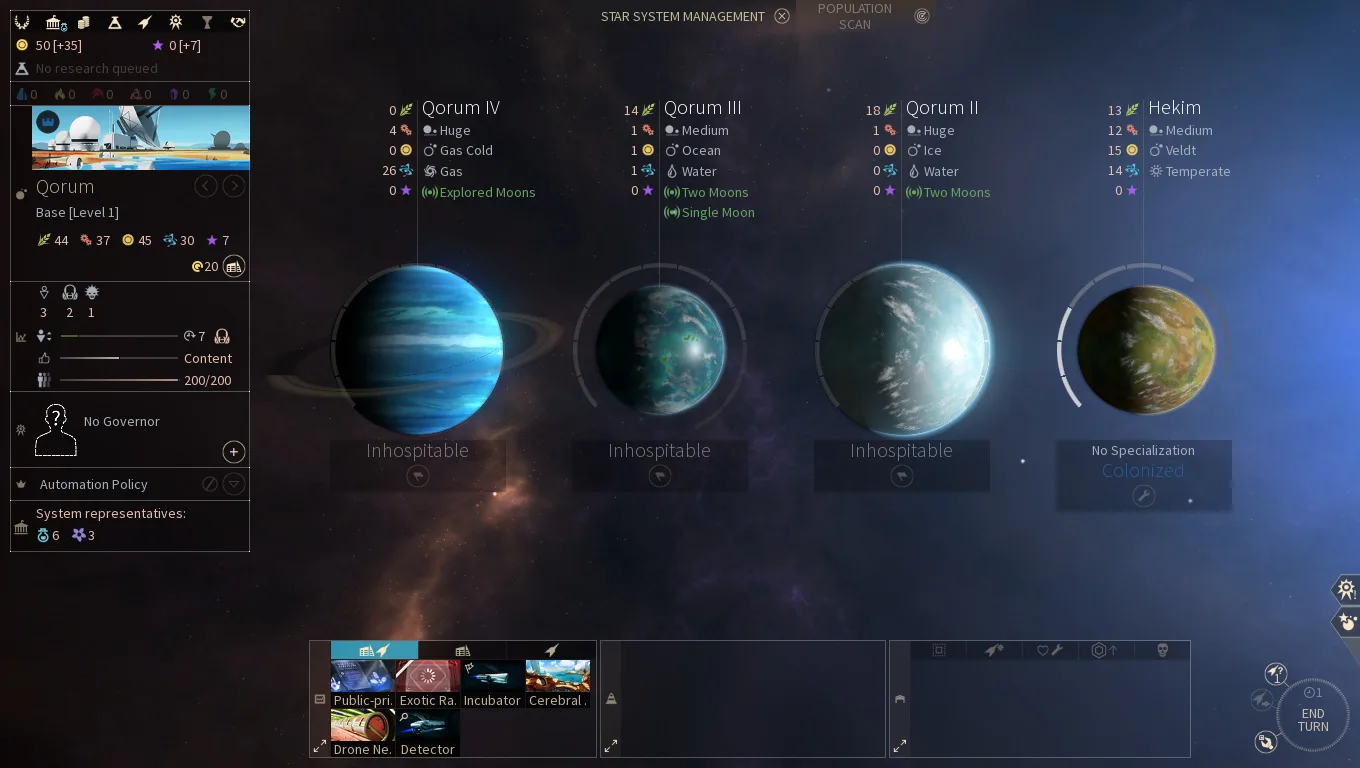Toggle select-all ships in the fleet panel
Viewport: 1360px width, 768px height.
point(938,650)
